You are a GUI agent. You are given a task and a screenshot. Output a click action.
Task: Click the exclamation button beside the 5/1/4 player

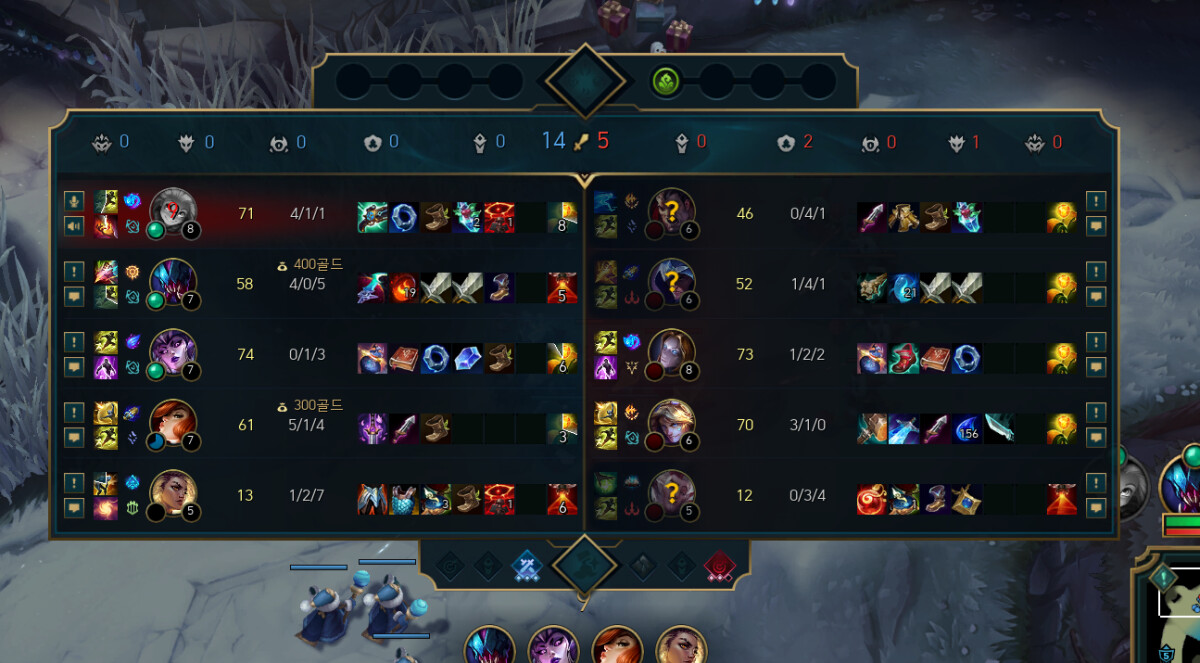[73, 412]
